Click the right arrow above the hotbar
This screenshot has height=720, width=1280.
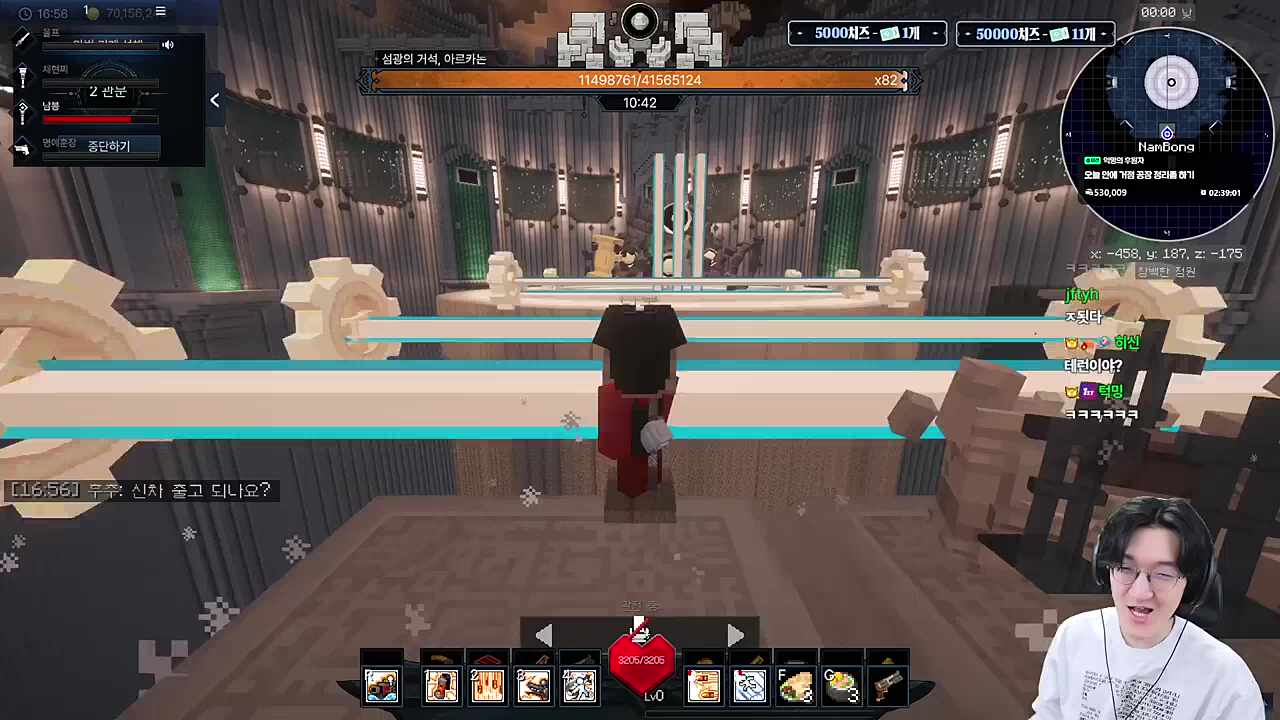pos(735,635)
